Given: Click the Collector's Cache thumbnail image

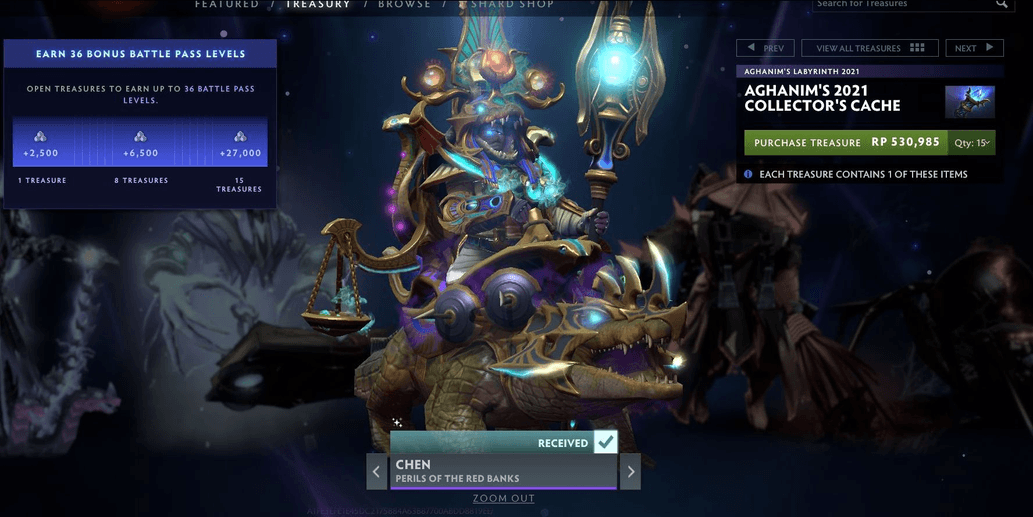Looking at the screenshot, I should 970,101.
